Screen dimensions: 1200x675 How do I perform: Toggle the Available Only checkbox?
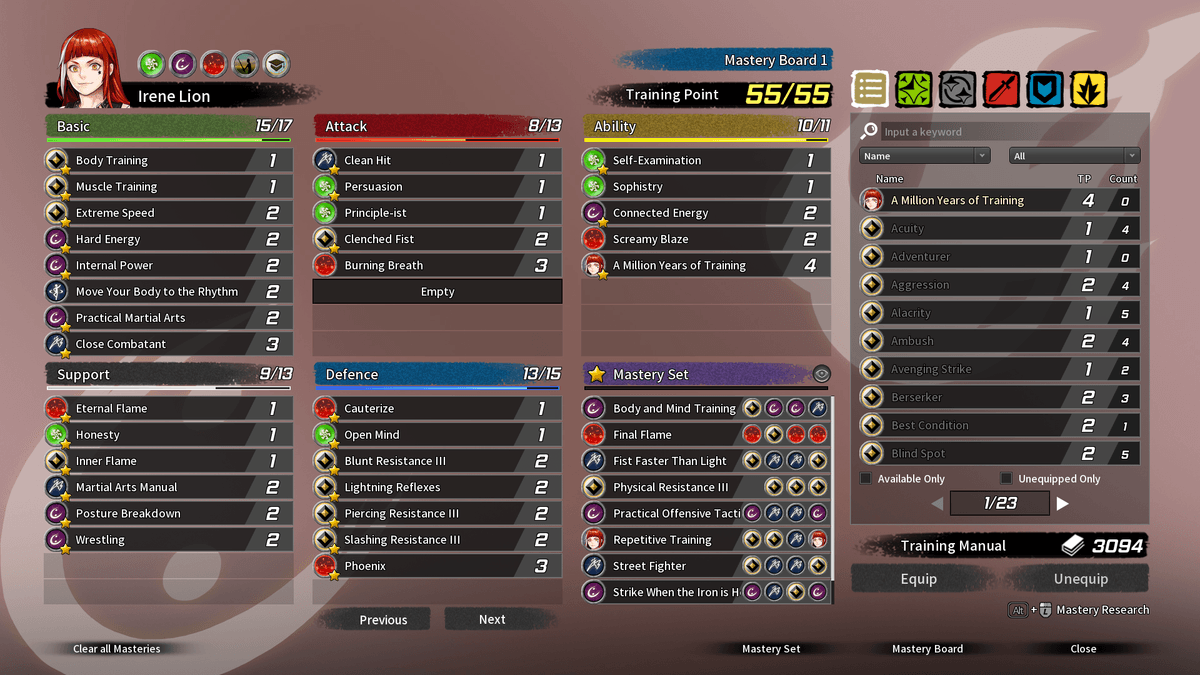(x=866, y=479)
